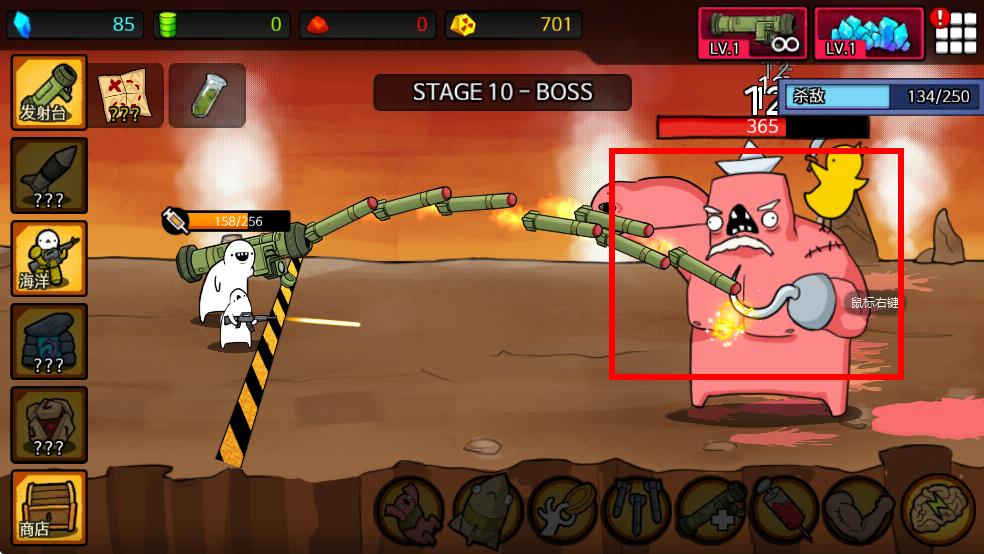984x554 pixels.
Task: Activate the pink creature skill icon
Action: (411, 508)
